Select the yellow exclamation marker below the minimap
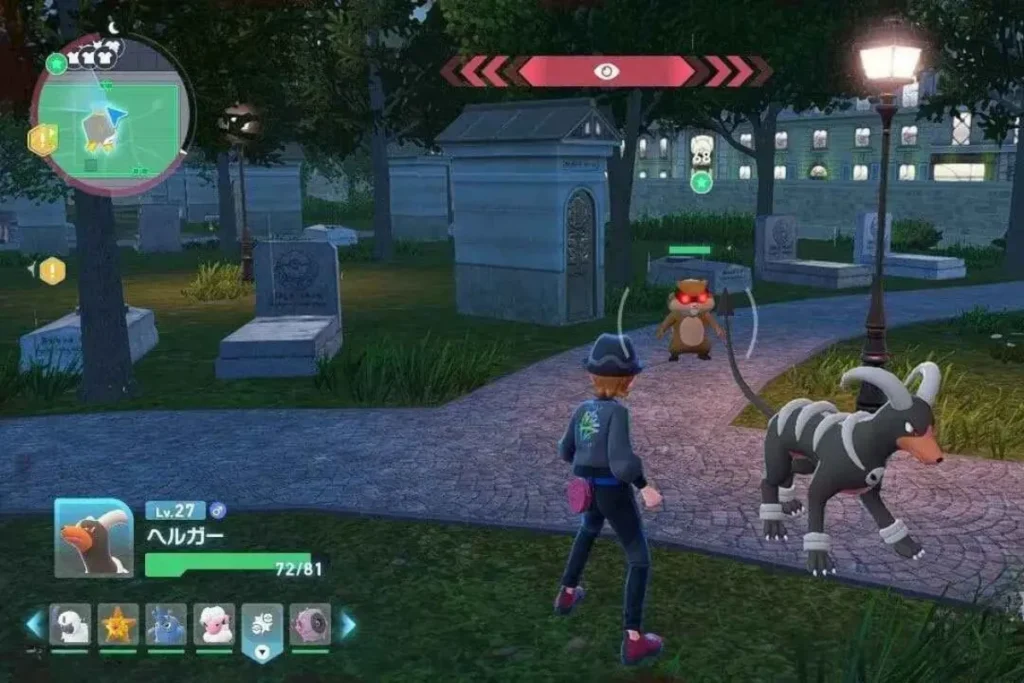This screenshot has height=683, width=1024. coord(52,270)
